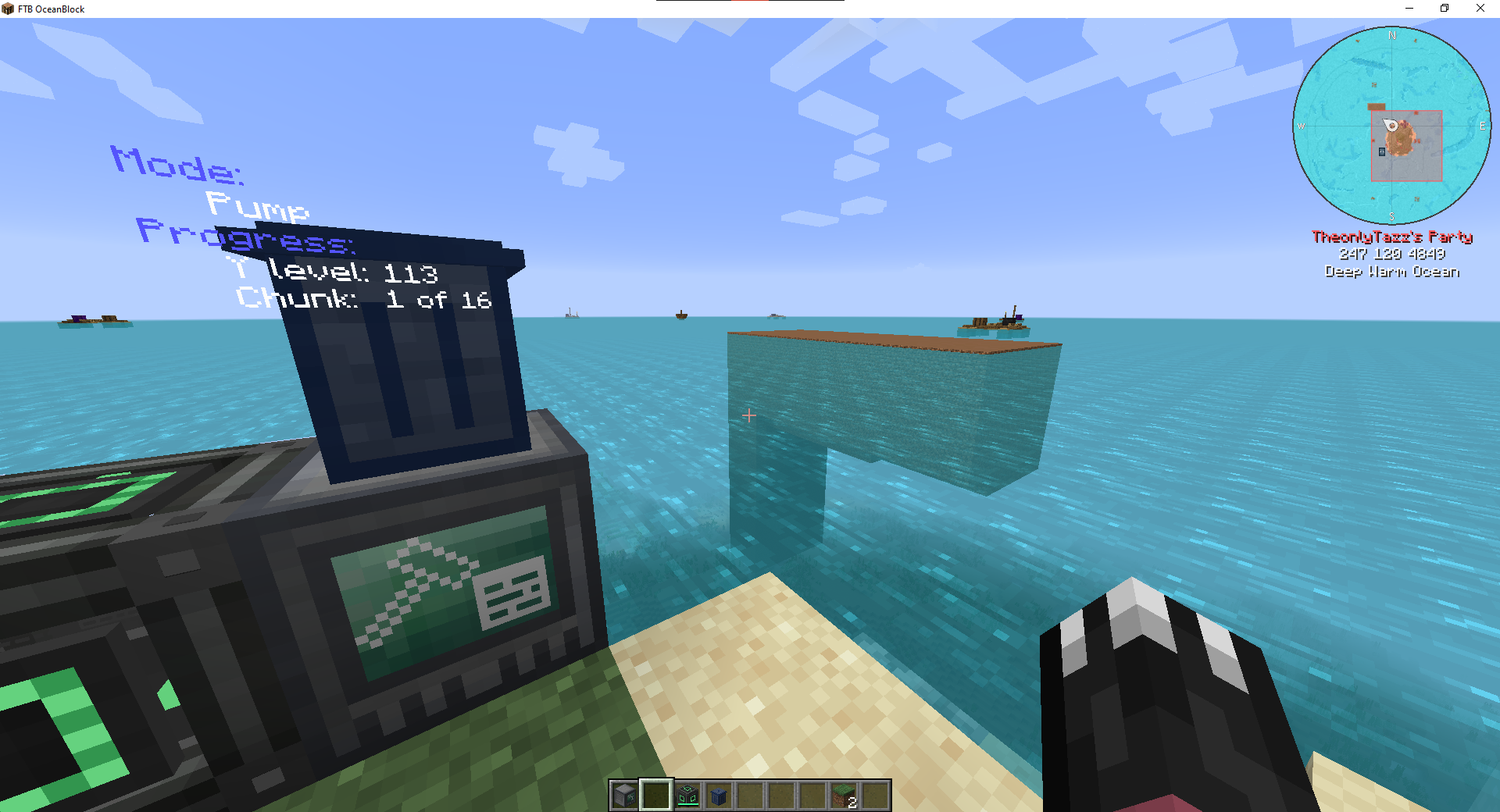The height and width of the screenshot is (812, 1500).
Task: Select the green-lit quarry block in the hotbar
Action: point(688,794)
